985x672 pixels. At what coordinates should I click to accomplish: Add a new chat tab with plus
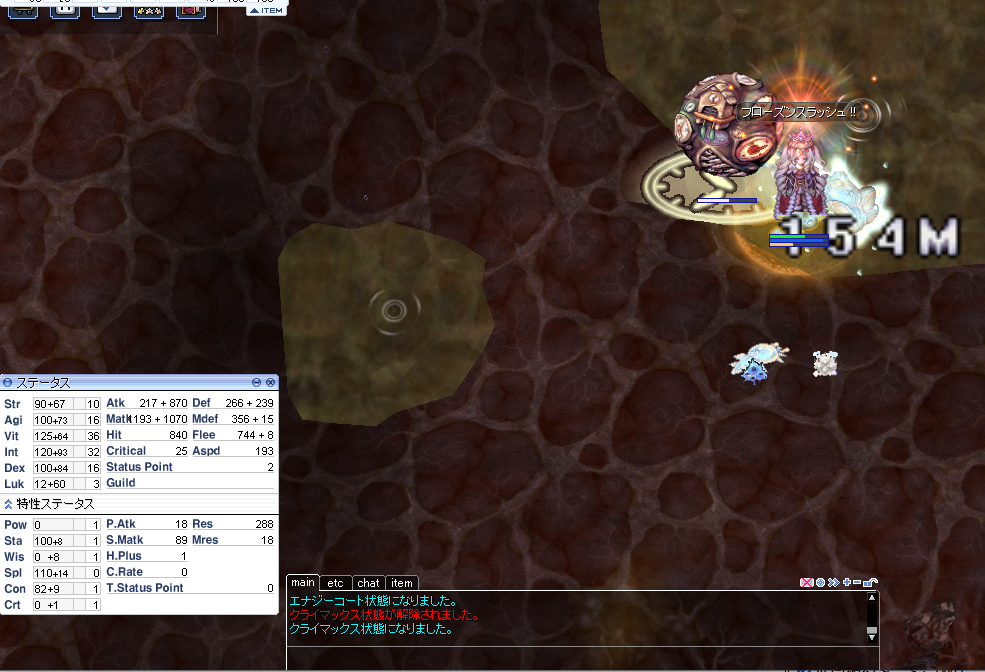846,582
